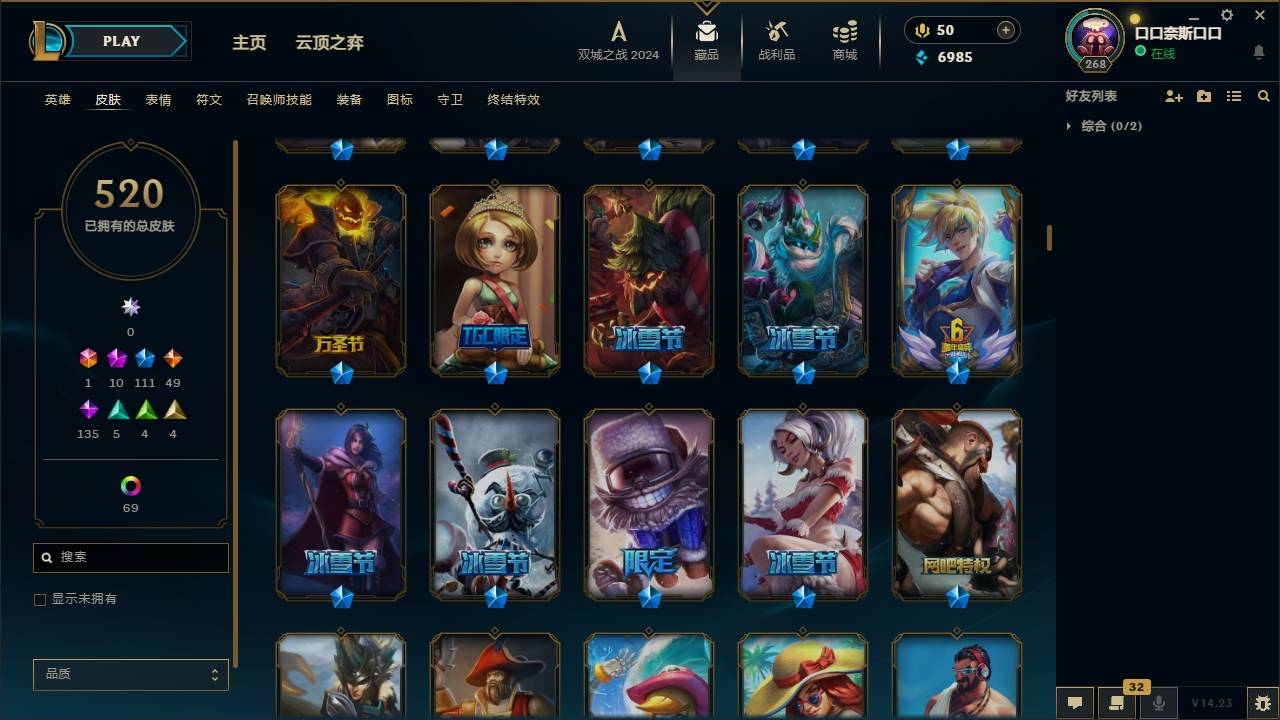Open the 云顶之弈 menu item
This screenshot has width=1280, height=720.
point(329,43)
